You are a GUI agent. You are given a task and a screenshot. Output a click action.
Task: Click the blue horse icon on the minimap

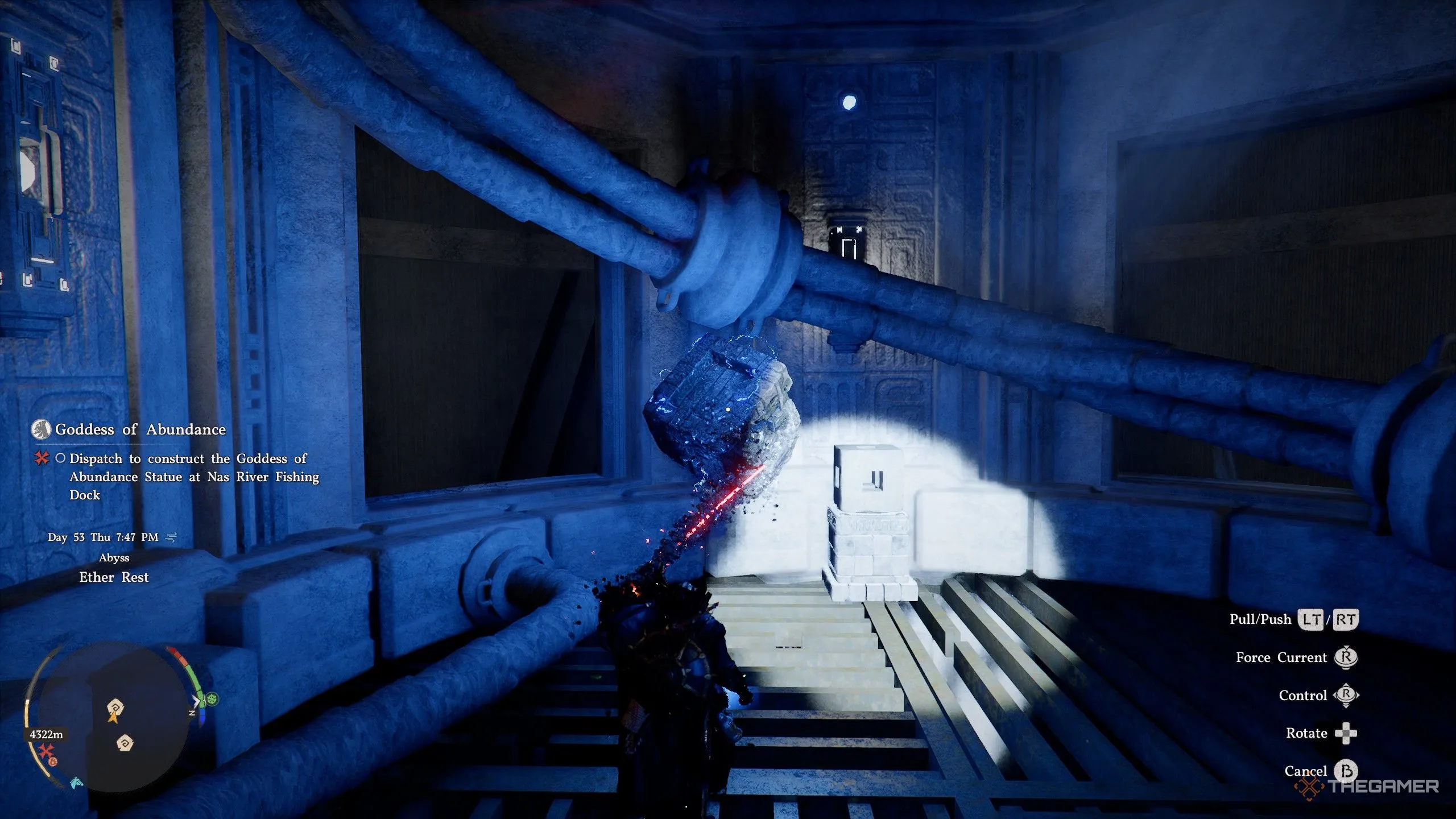tap(76, 783)
